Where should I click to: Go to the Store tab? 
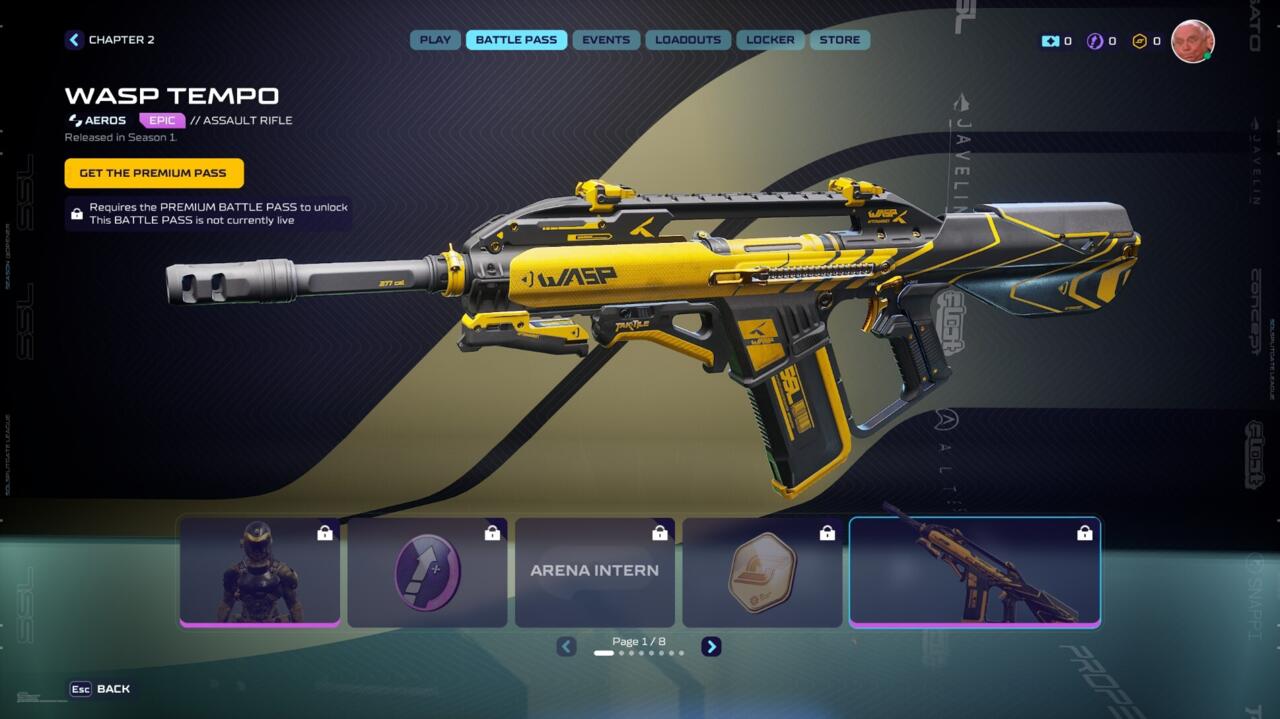click(x=840, y=40)
